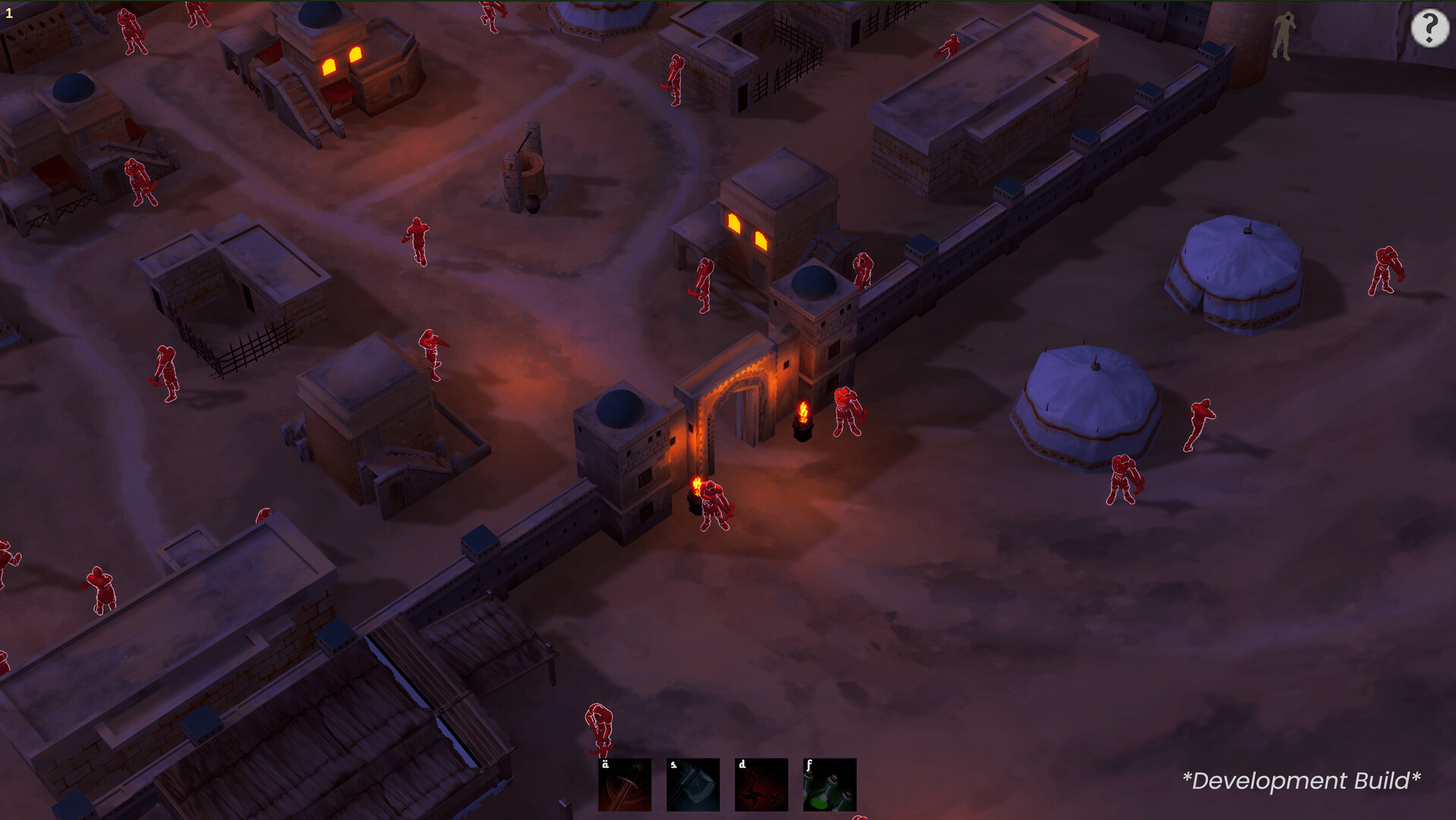Trigger the potion flasks ability bound to F

point(830,784)
